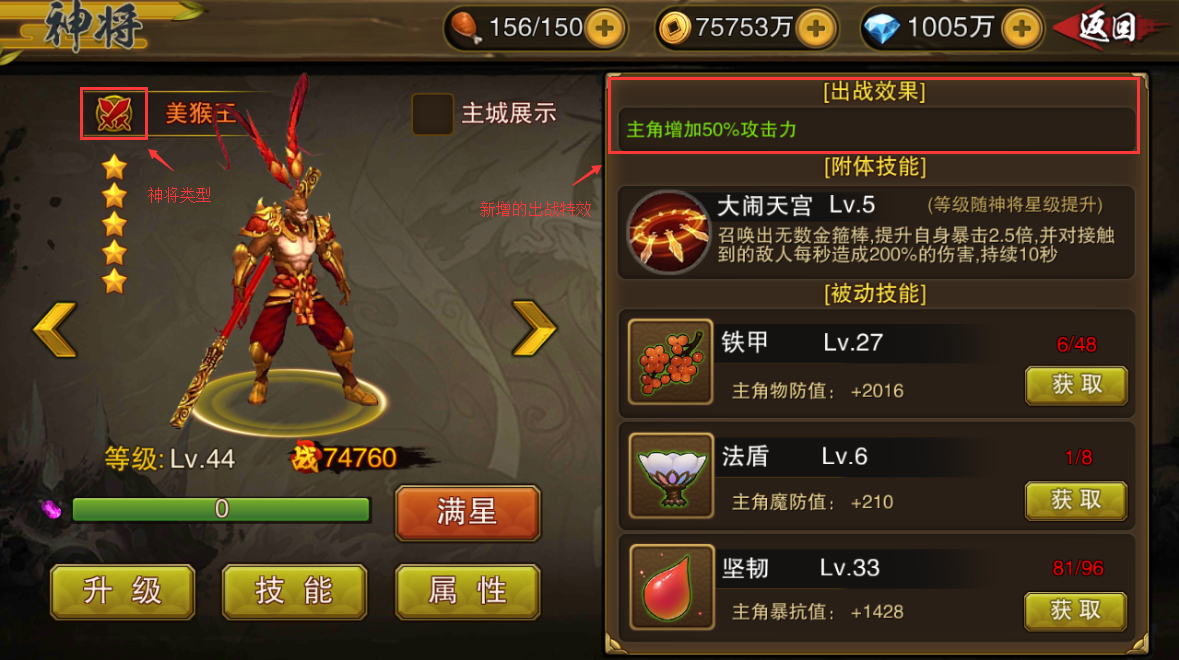Click the 满星 max star button
This screenshot has width=1179, height=660.
pos(467,513)
